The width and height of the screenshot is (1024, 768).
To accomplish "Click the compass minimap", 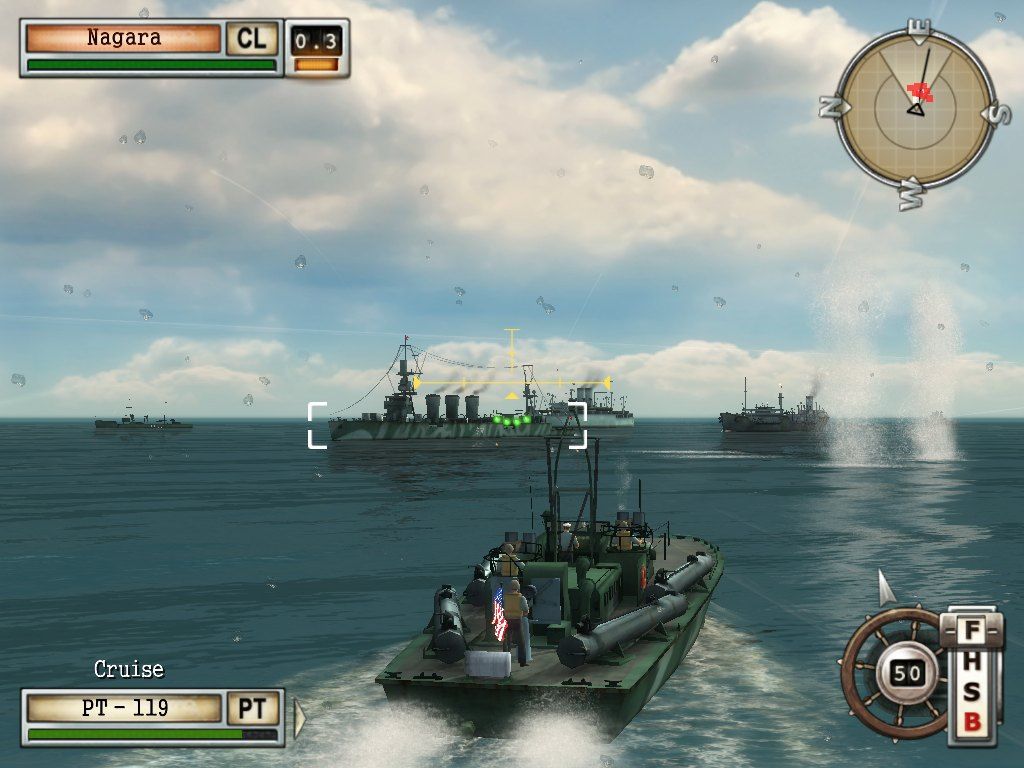I will [x=913, y=110].
